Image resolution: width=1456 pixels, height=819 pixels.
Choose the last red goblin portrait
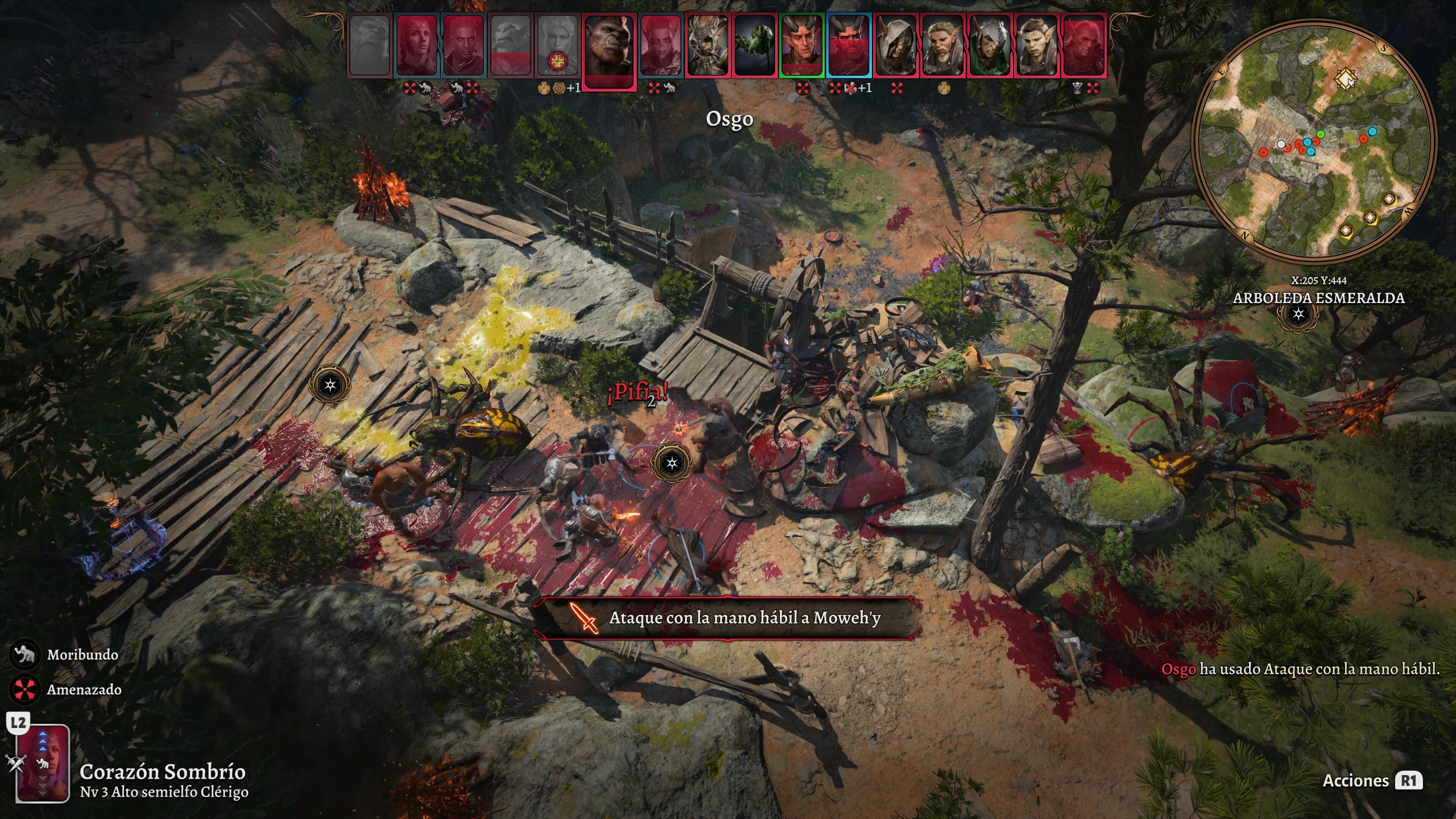1084,45
